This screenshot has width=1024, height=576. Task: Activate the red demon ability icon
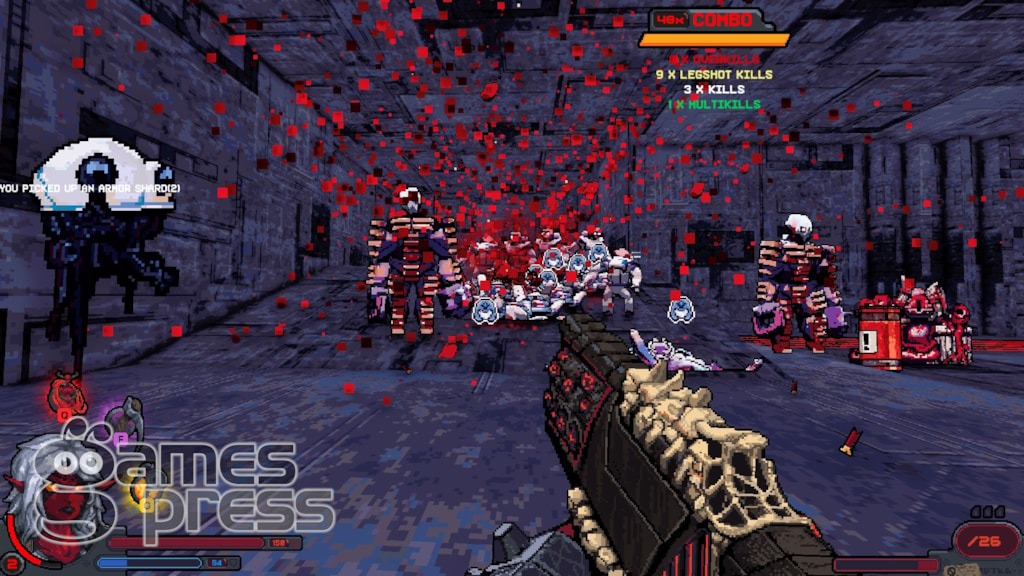click(x=66, y=392)
